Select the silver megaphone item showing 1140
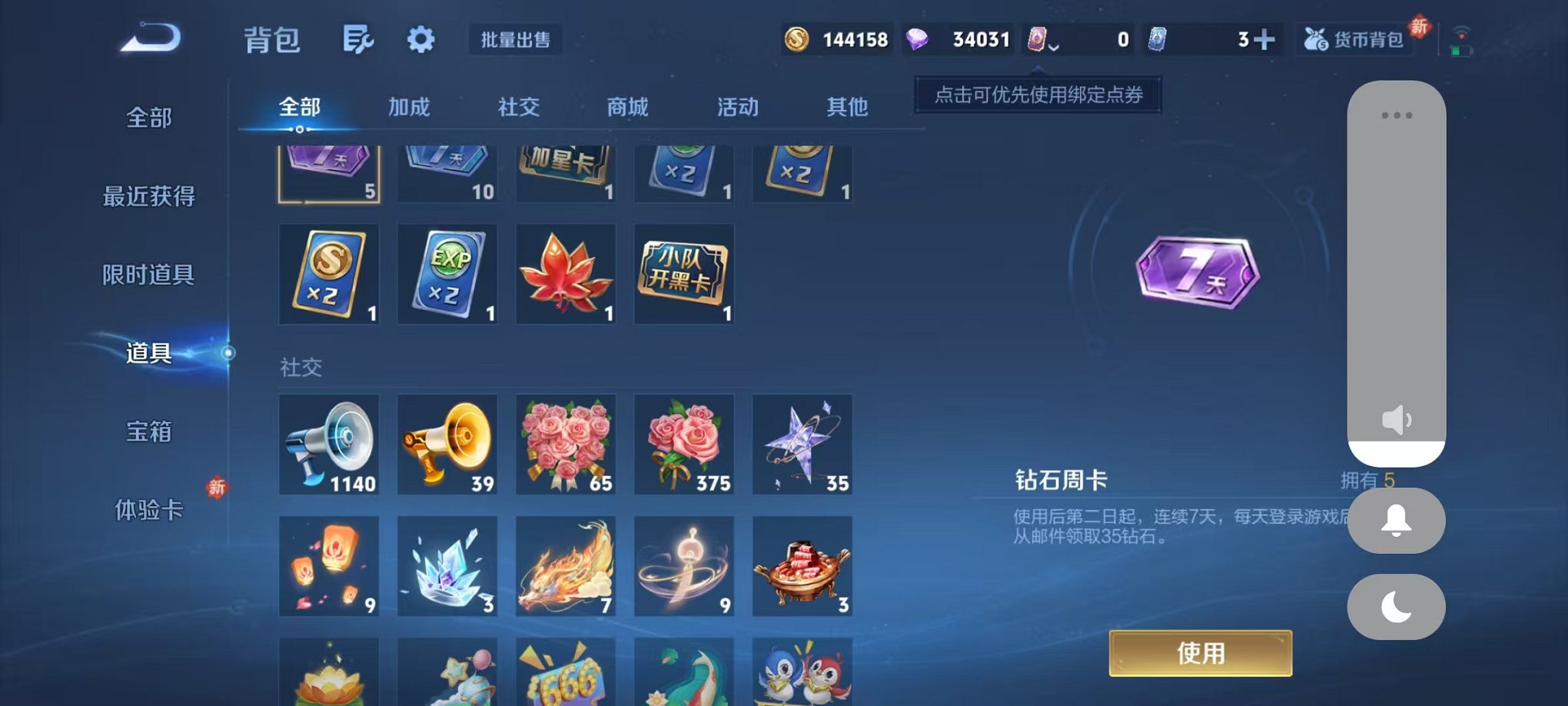The image size is (1568, 706). pyautogui.click(x=329, y=445)
